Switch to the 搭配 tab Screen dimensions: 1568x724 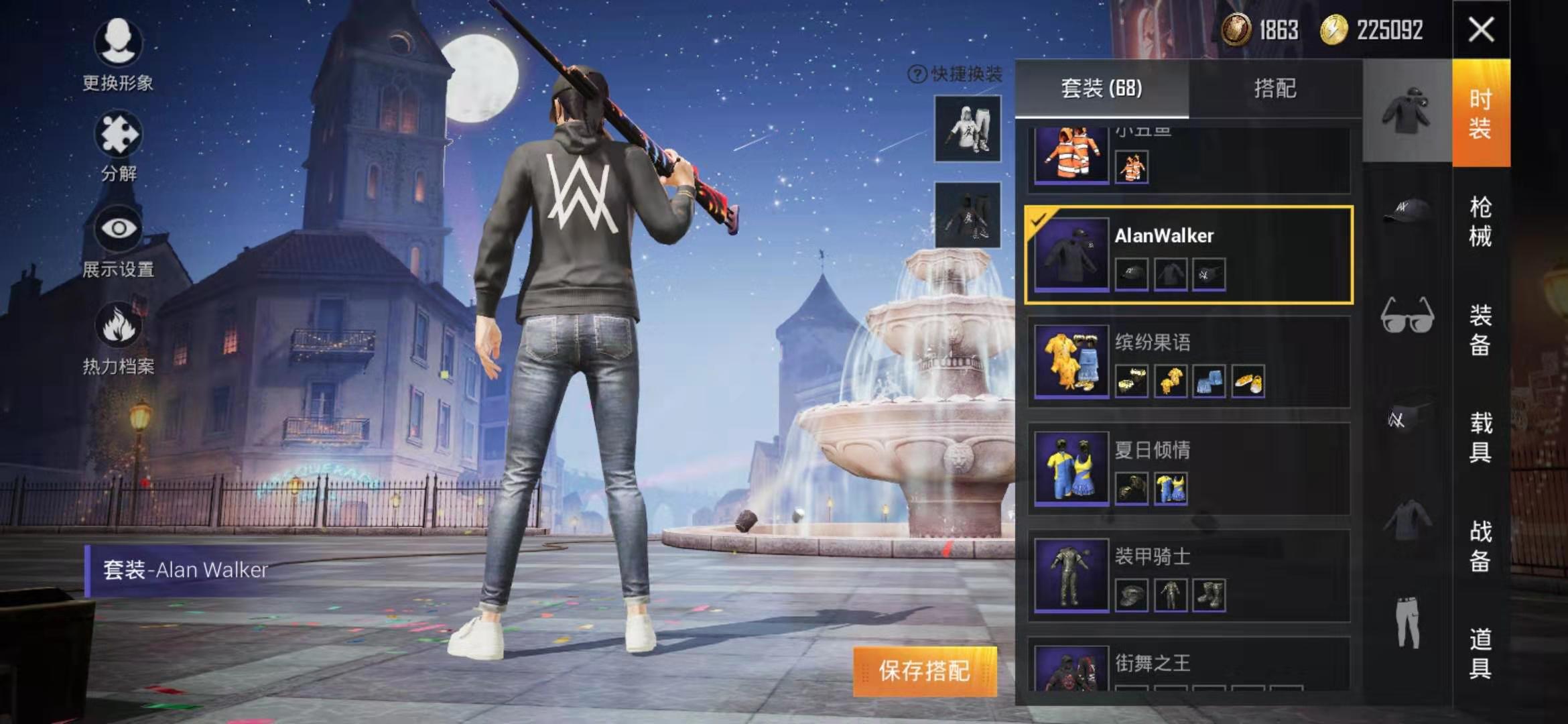coord(1275,88)
